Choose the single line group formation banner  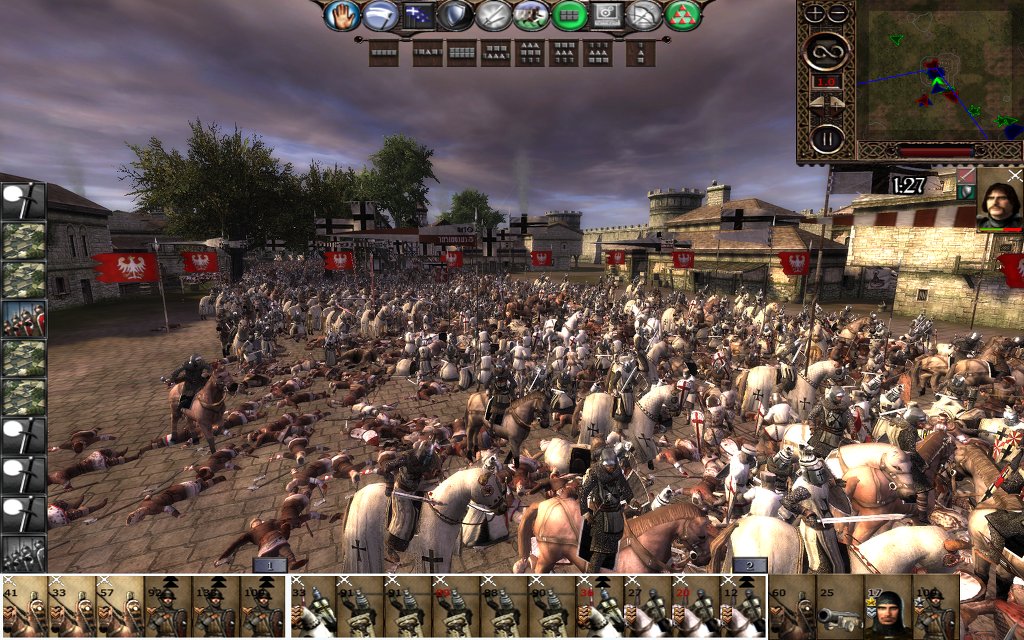384,53
